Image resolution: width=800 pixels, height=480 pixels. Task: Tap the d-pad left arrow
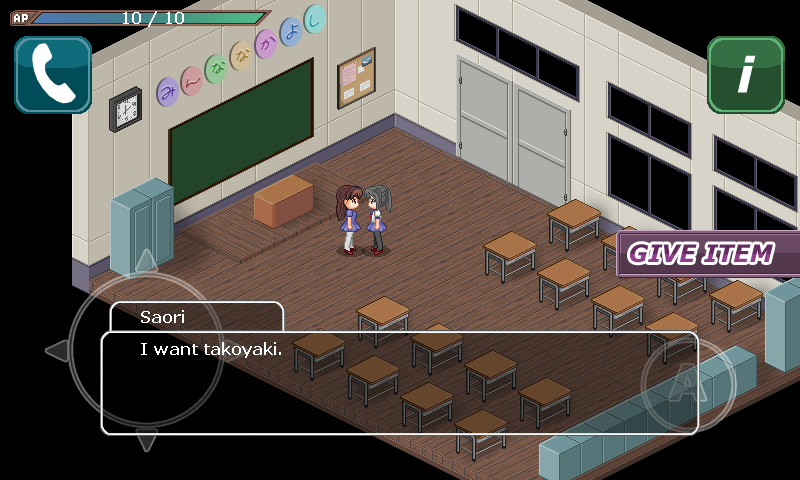pos(57,351)
